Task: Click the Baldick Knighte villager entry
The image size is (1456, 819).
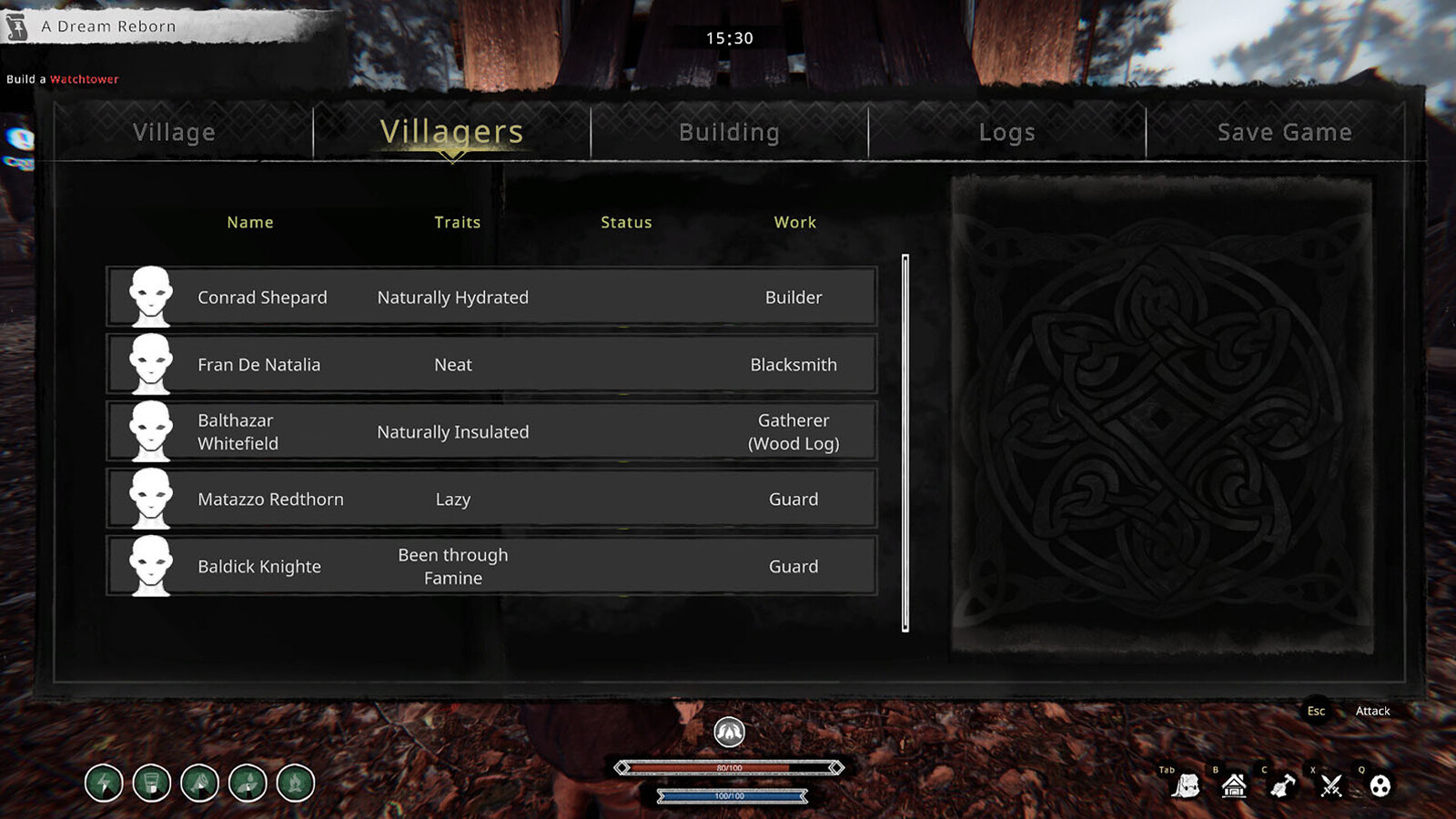Action: pos(491,567)
